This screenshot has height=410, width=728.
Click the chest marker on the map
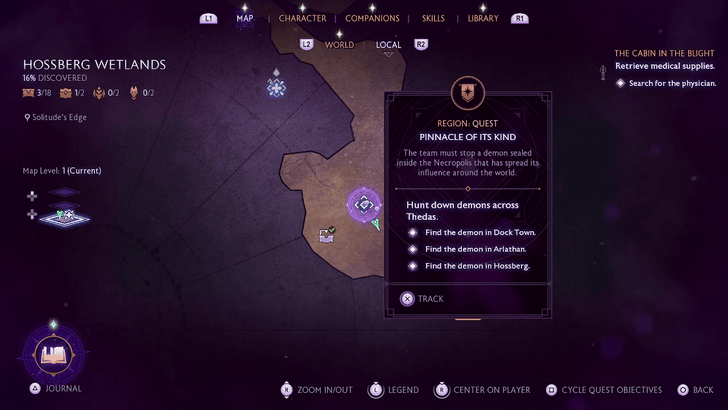pos(326,235)
